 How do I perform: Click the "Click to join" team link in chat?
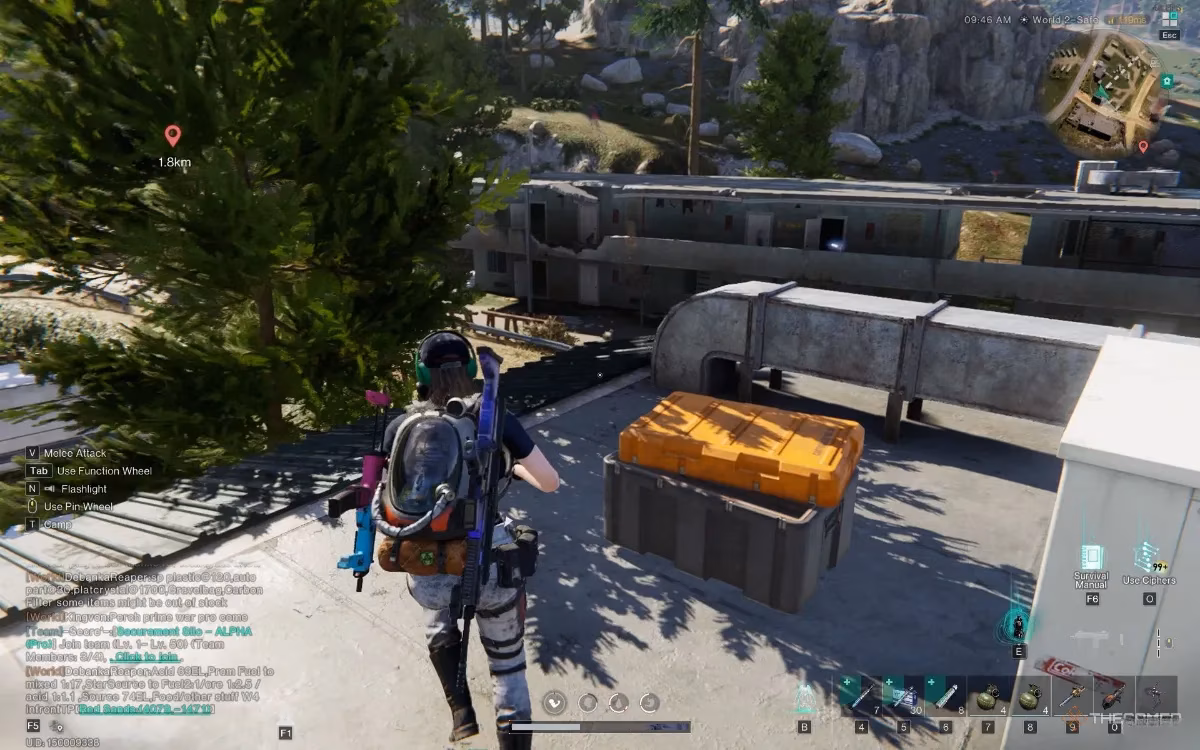[x=145, y=657]
